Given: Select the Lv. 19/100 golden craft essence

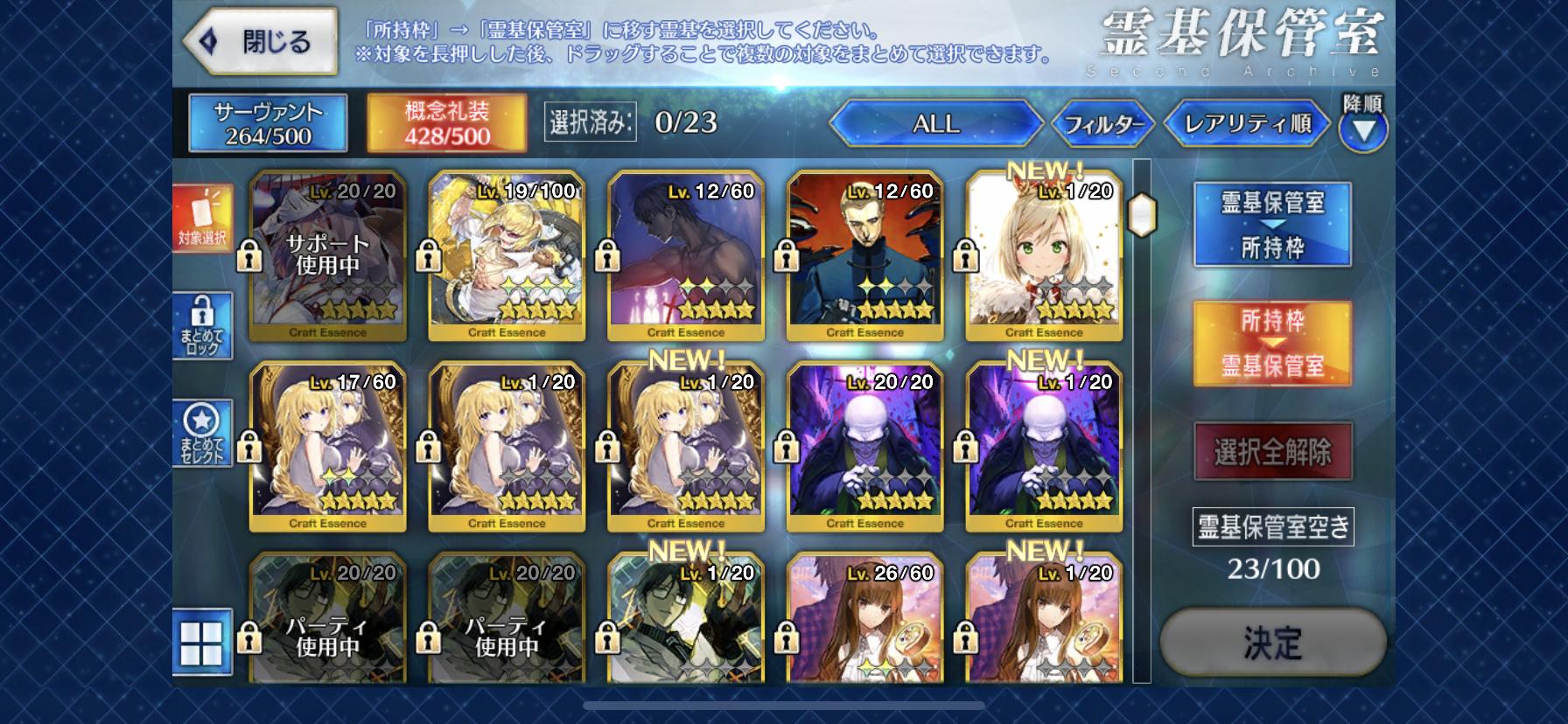Looking at the screenshot, I should [x=507, y=255].
